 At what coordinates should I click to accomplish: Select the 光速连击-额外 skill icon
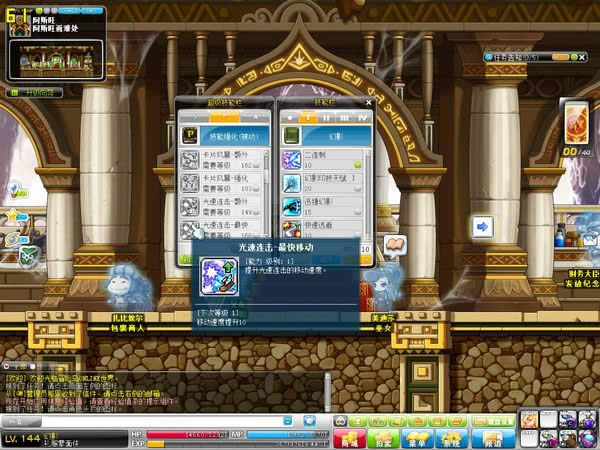pyautogui.click(x=190, y=205)
